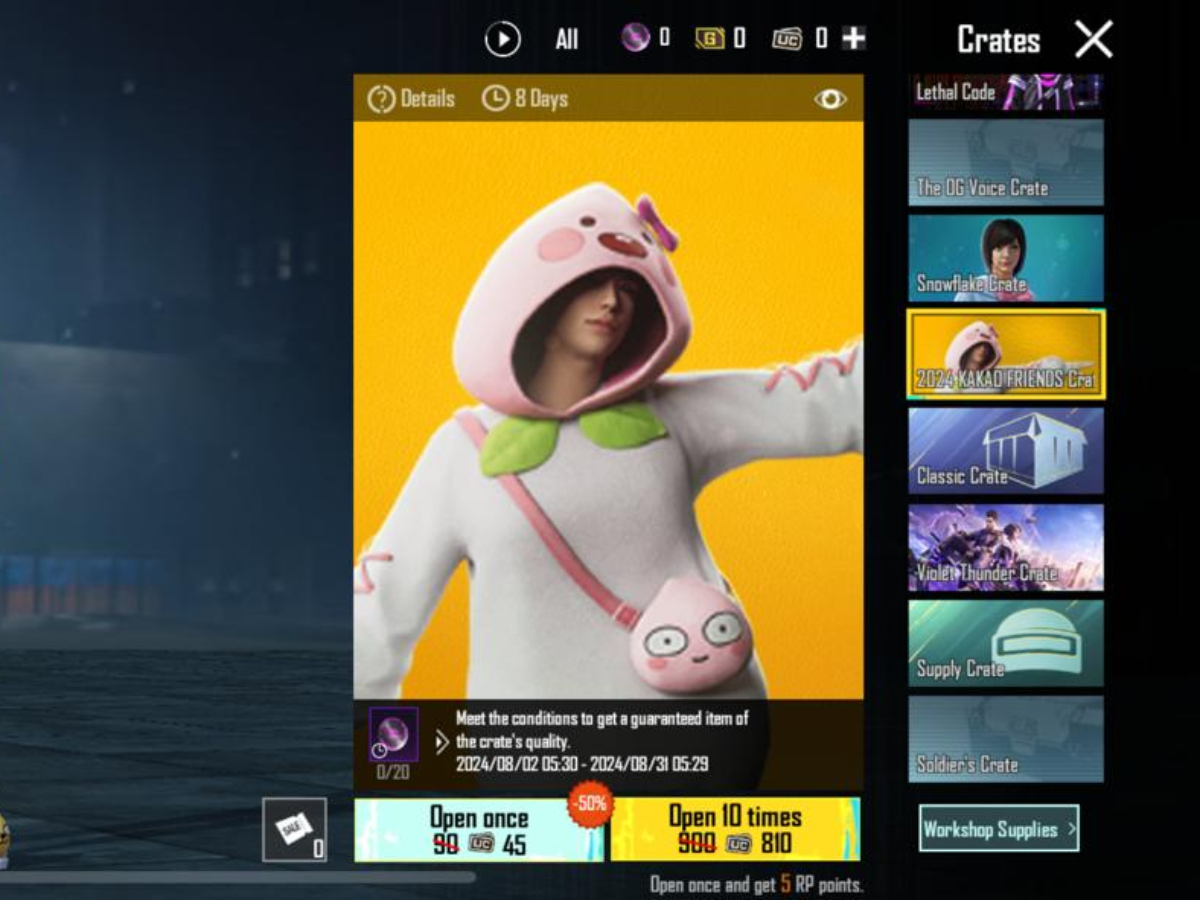Open 10 times for 810 UC

coord(735,830)
